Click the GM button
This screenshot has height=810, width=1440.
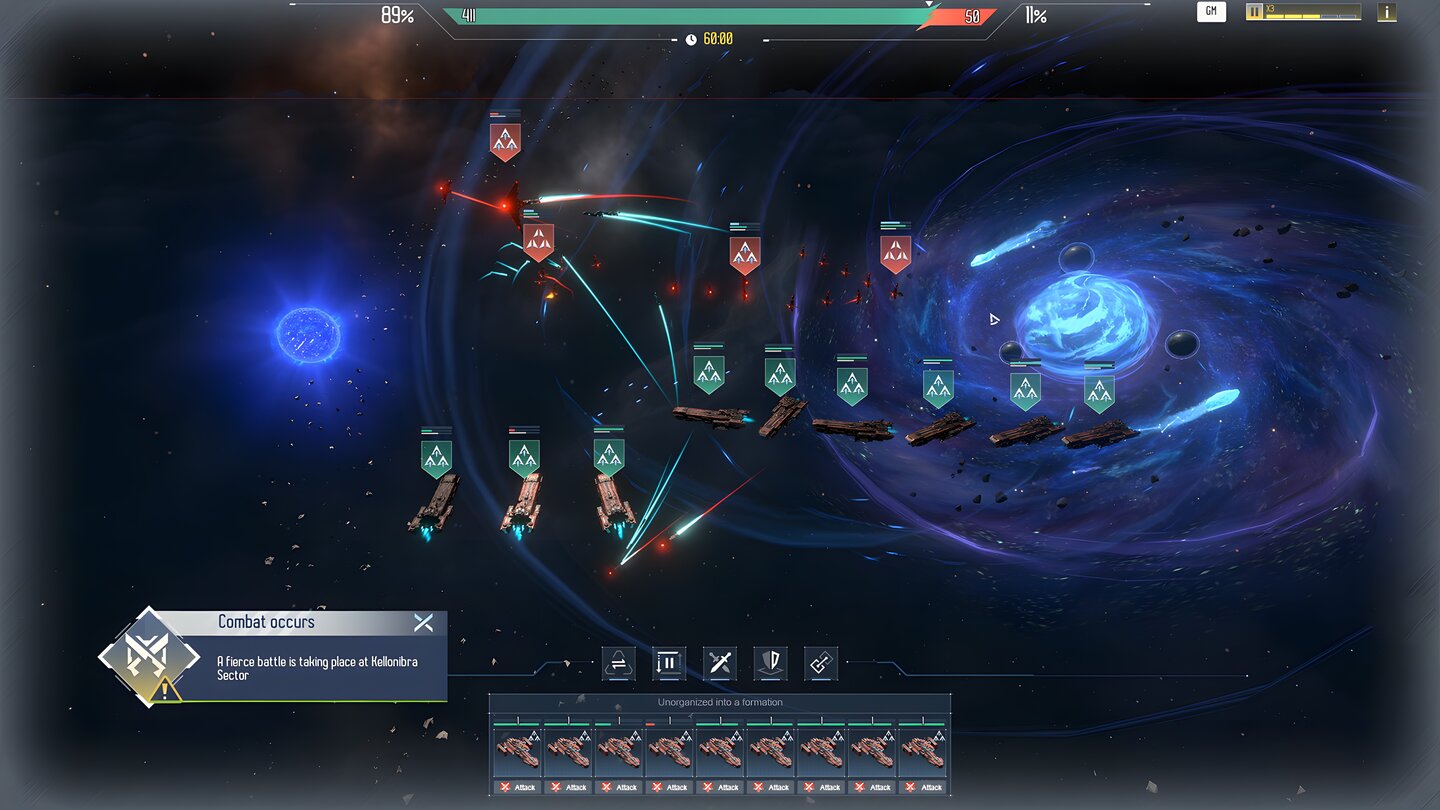(x=1211, y=12)
